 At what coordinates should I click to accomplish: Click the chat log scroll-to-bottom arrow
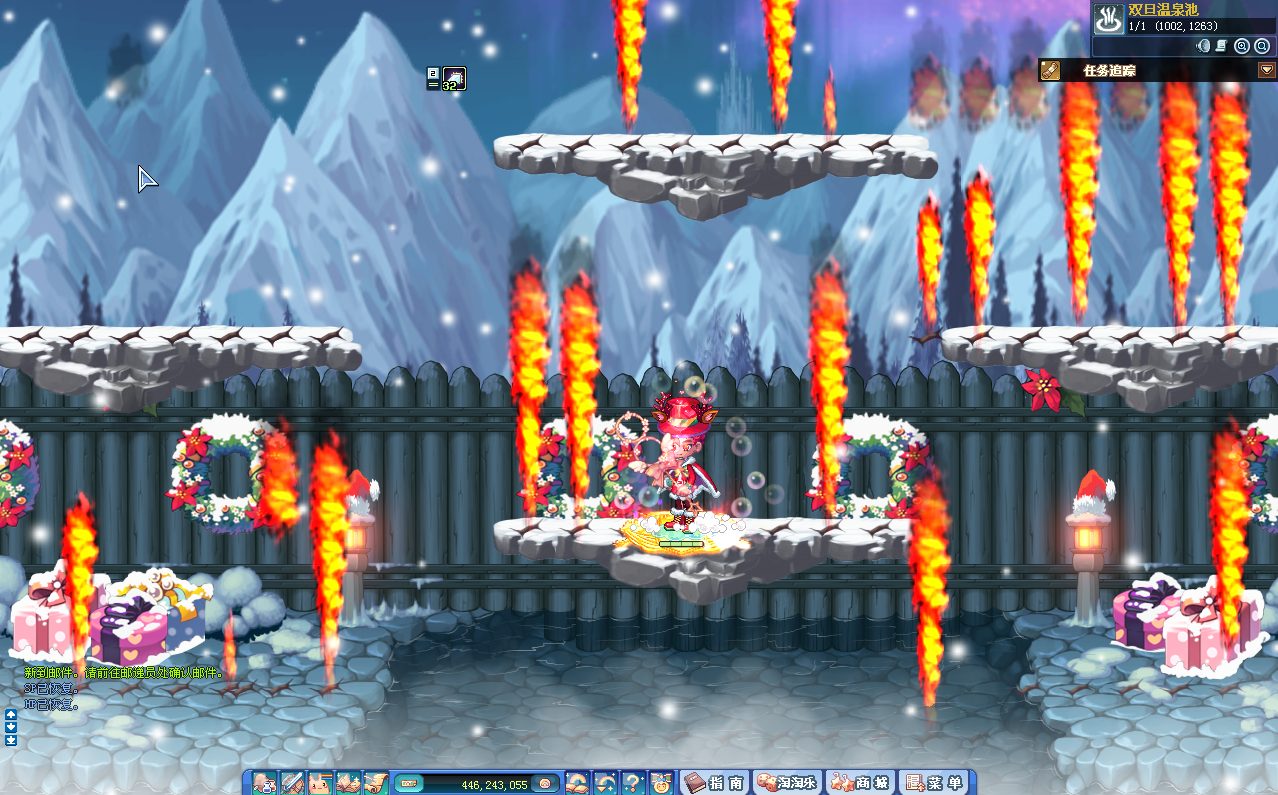click(x=11, y=741)
